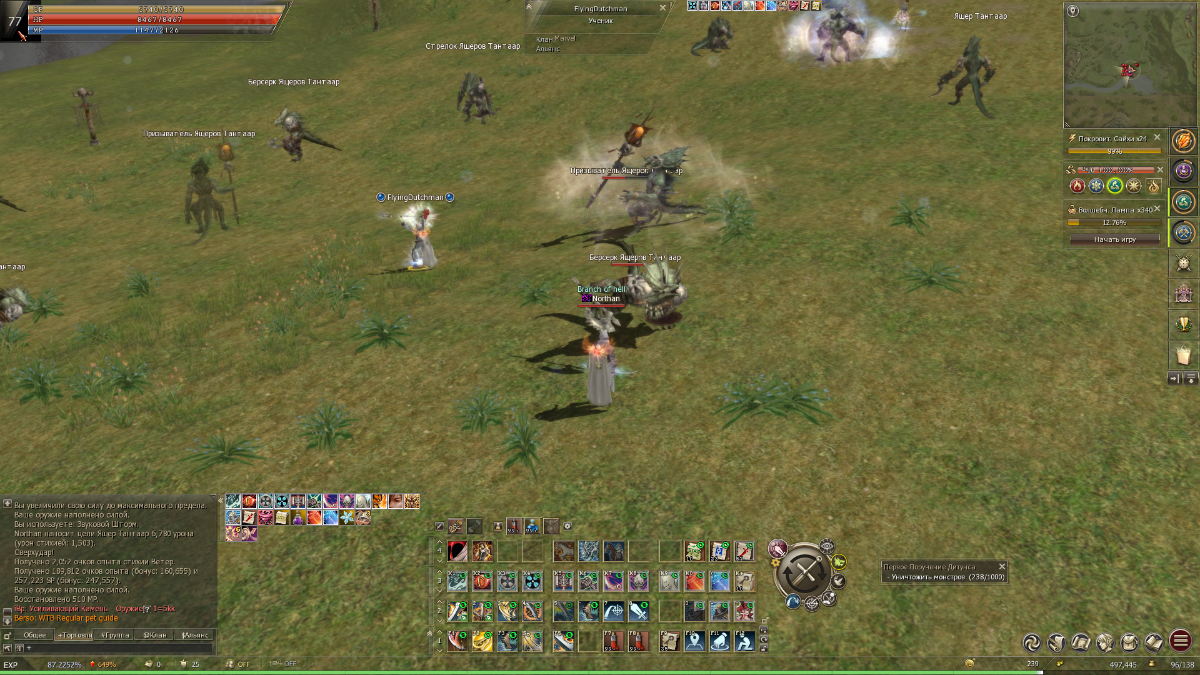Close the Magic Lamp panel
Viewport: 1200px width, 675px height.
pos(1157,210)
